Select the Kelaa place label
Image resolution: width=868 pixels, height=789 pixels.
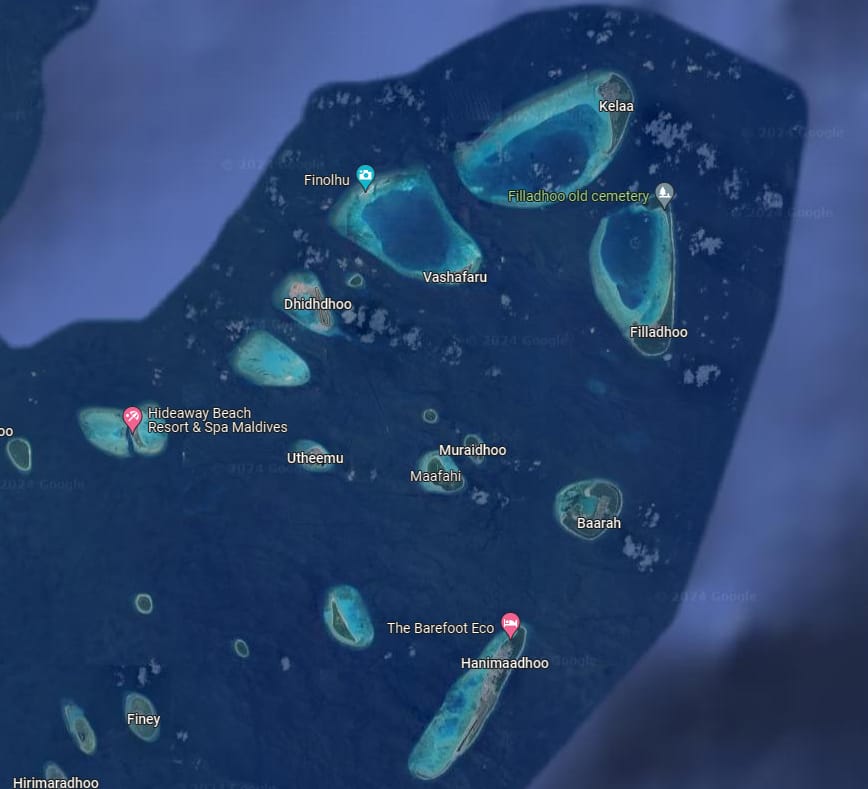click(616, 106)
